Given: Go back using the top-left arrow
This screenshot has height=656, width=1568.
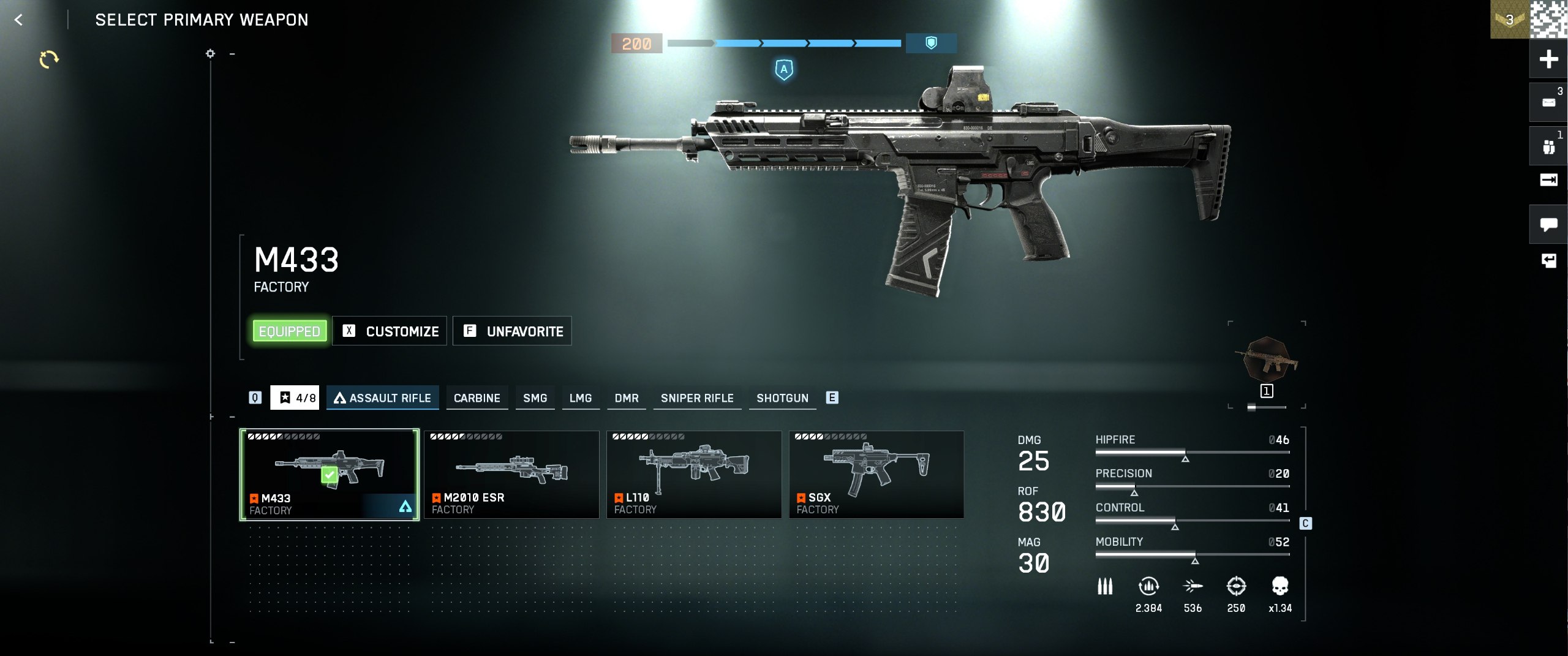Looking at the screenshot, I should pos(18,20).
